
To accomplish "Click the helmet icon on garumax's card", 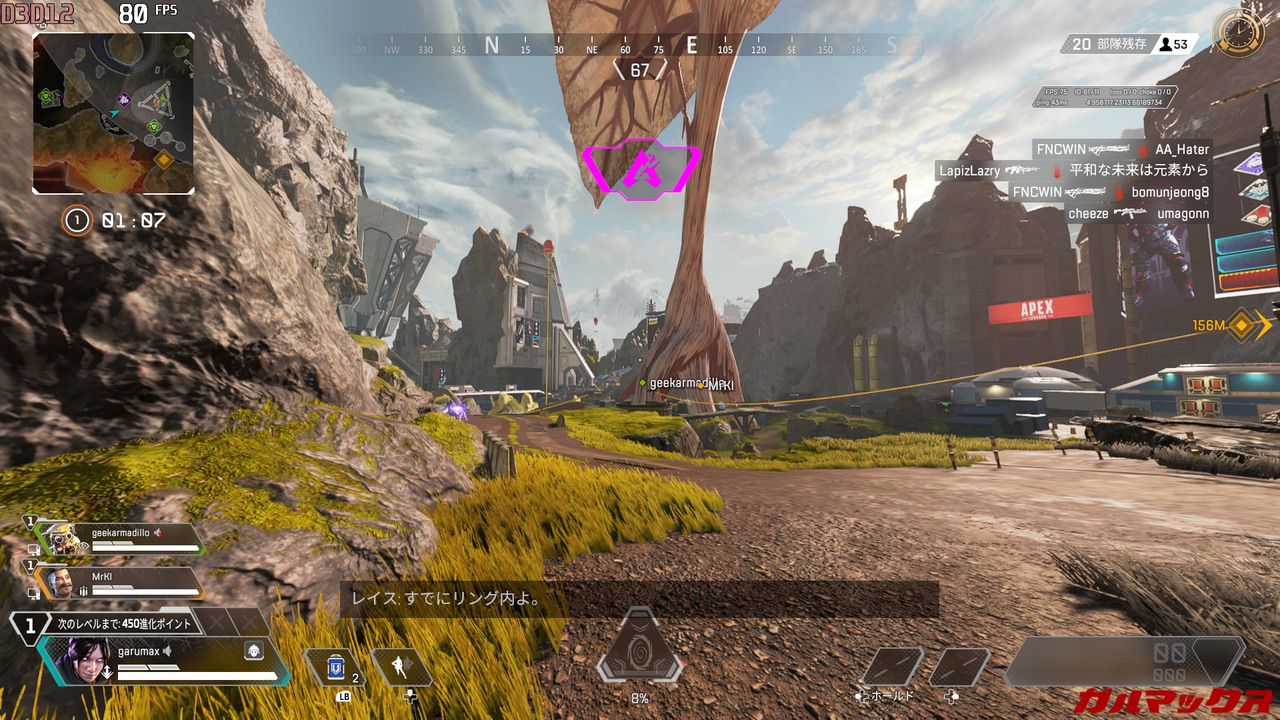I will pos(254,651).
